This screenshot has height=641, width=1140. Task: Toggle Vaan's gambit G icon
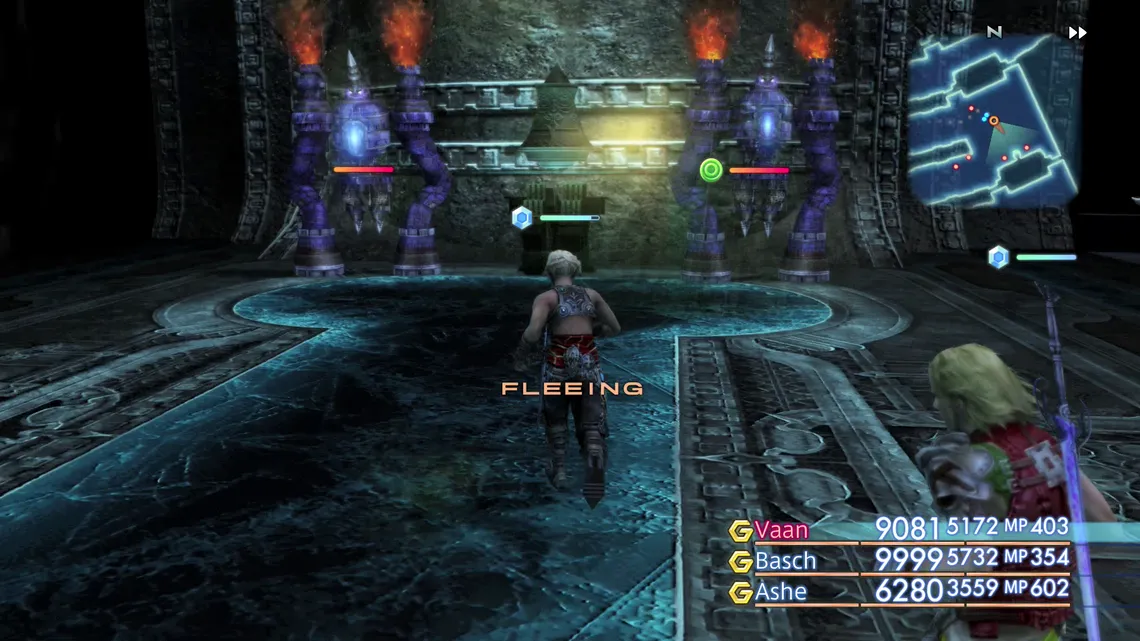pos(741,531)
